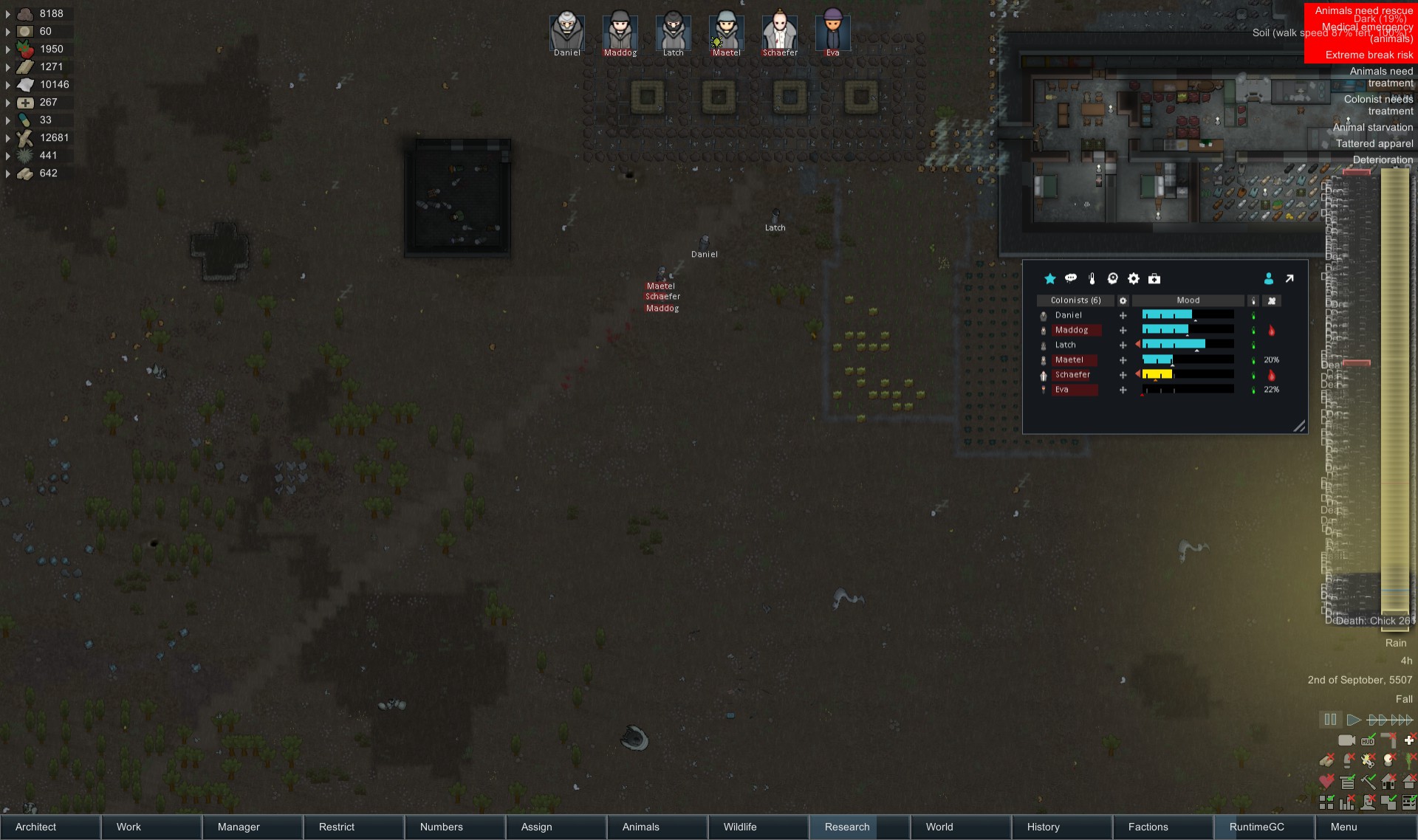Sort colonist list by Mood column
Image resolution: width=1418 pixels, height=840 pixels.
point(1188,300)
